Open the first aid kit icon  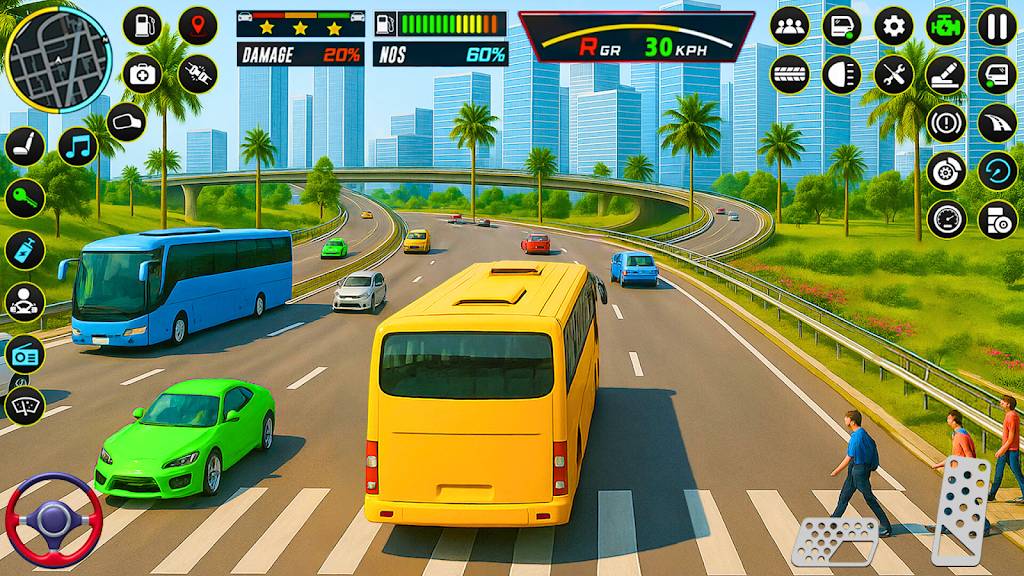point(142,74)
